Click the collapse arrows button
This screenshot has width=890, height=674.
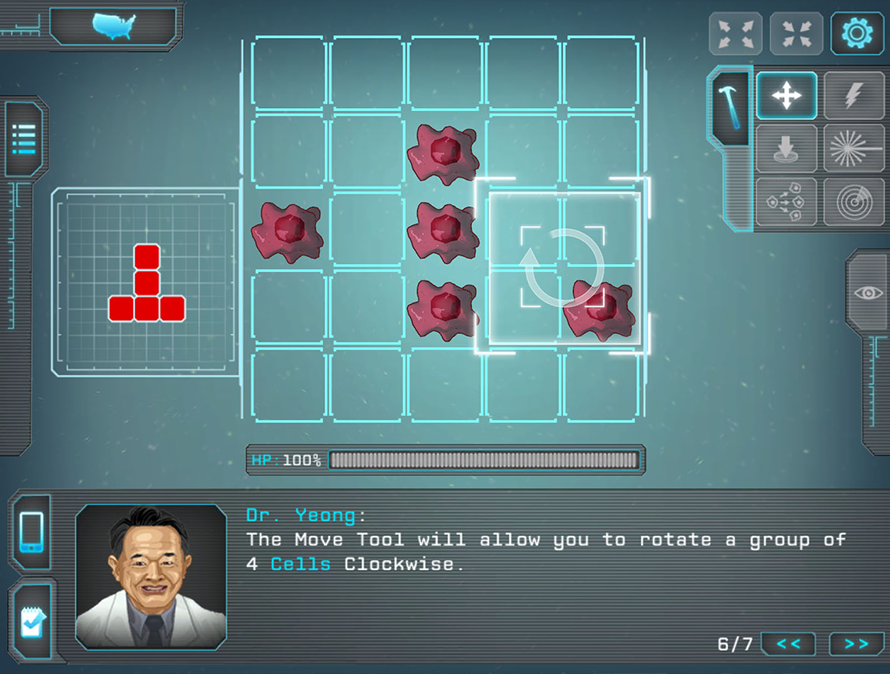pos(796,33)
